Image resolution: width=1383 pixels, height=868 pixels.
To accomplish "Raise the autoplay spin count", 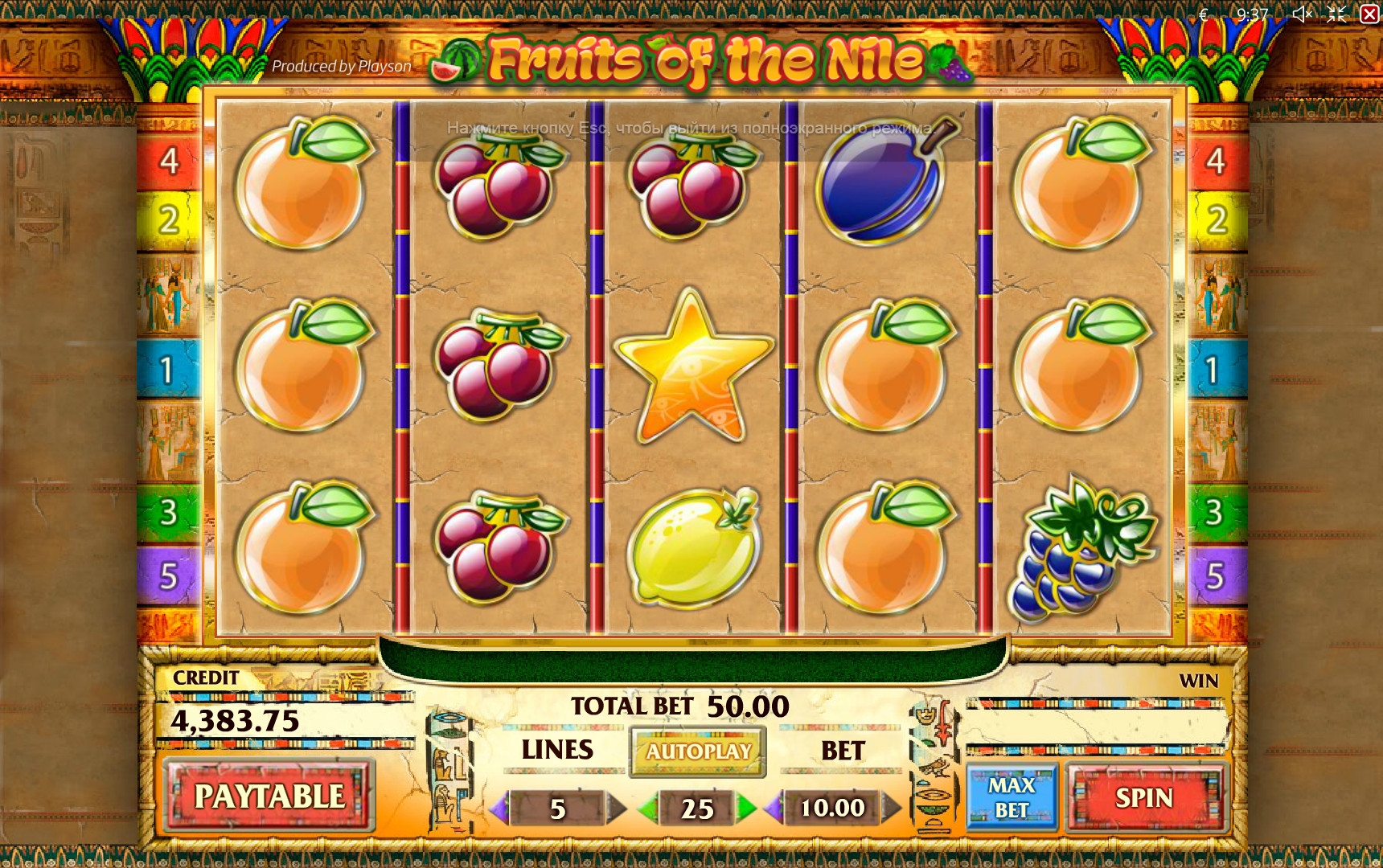I will pos(747,808).
